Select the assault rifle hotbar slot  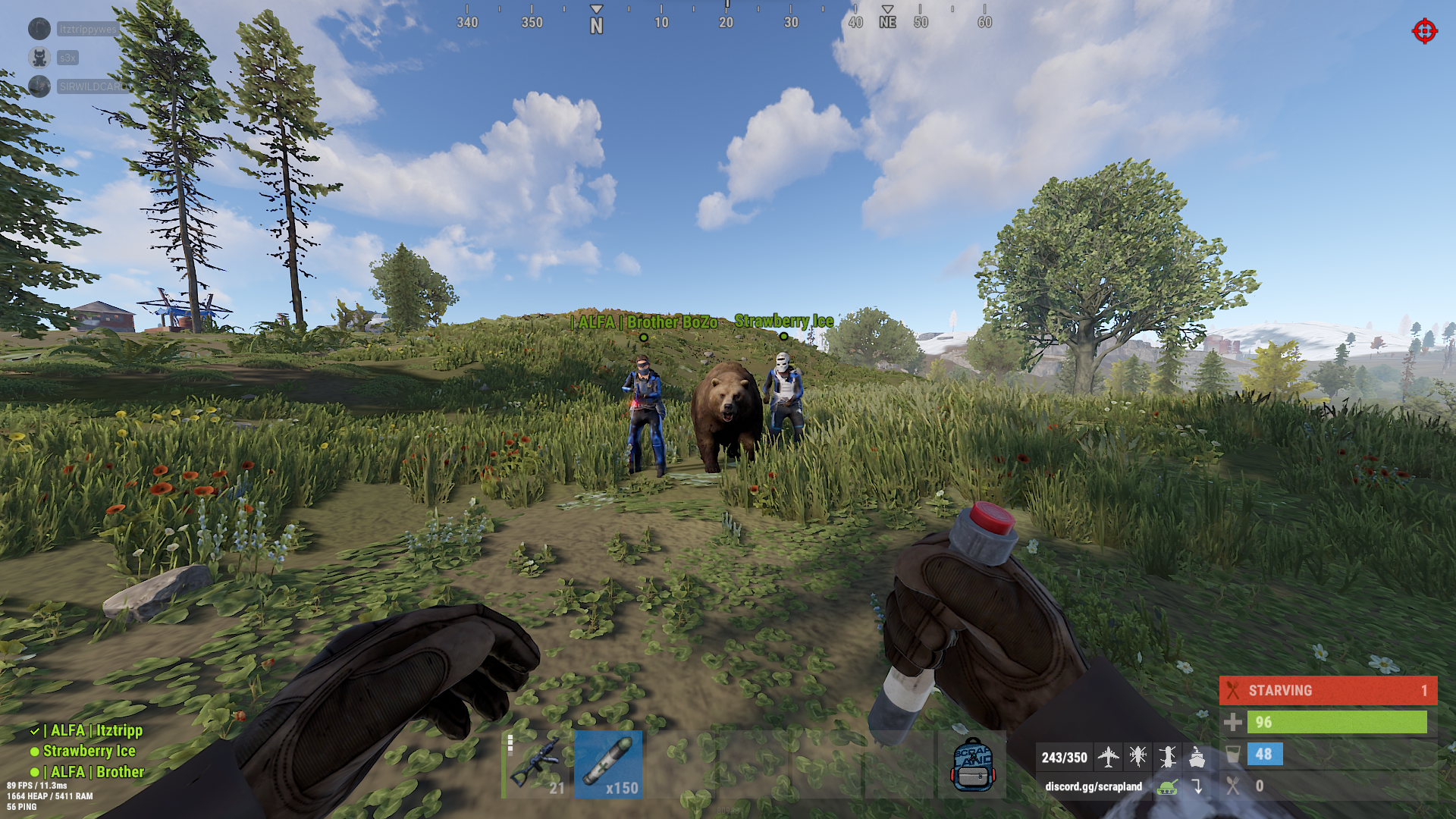pyautogui.click(x=537, y=764)
